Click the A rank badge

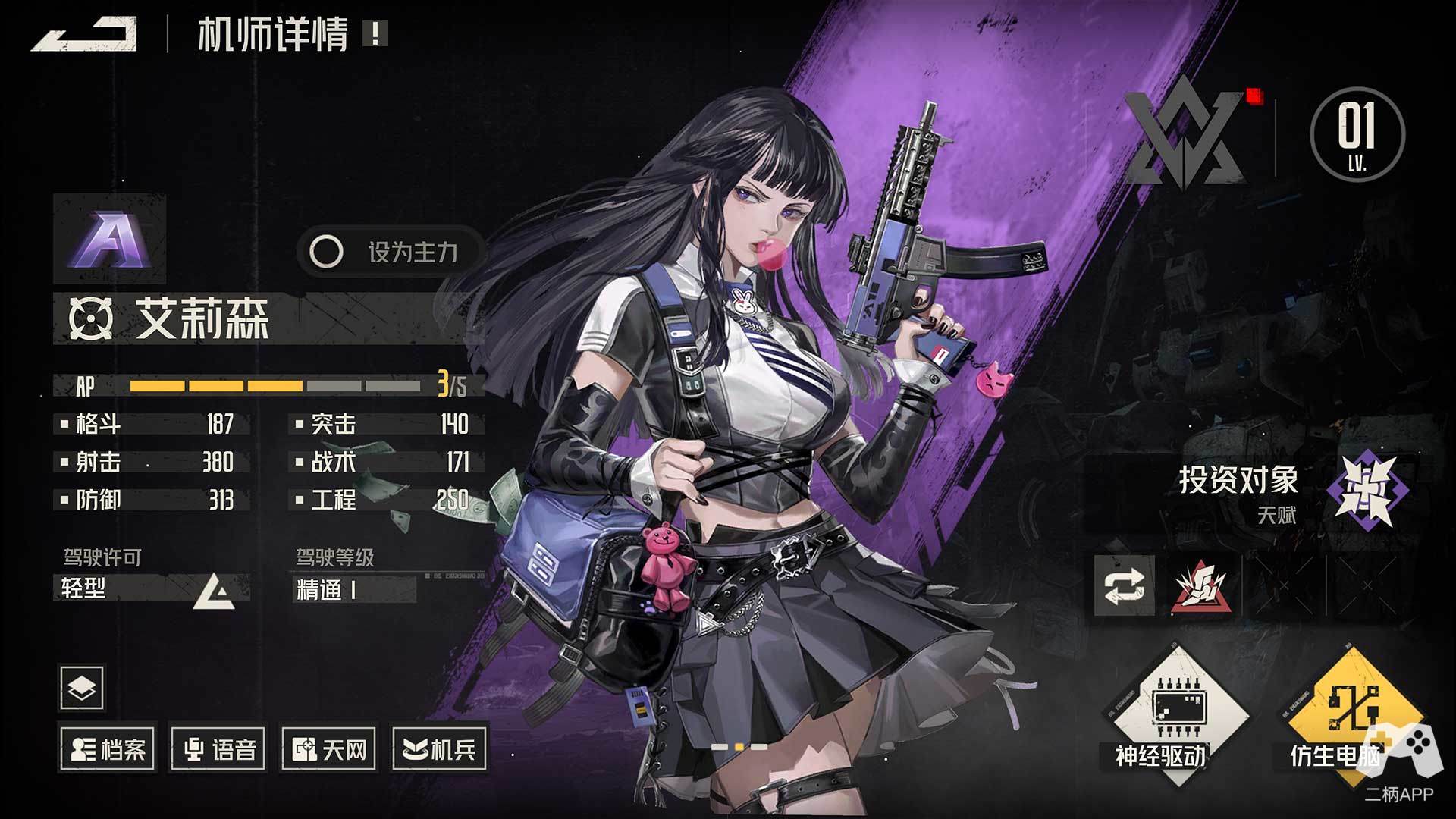click(x=110, y=237)
